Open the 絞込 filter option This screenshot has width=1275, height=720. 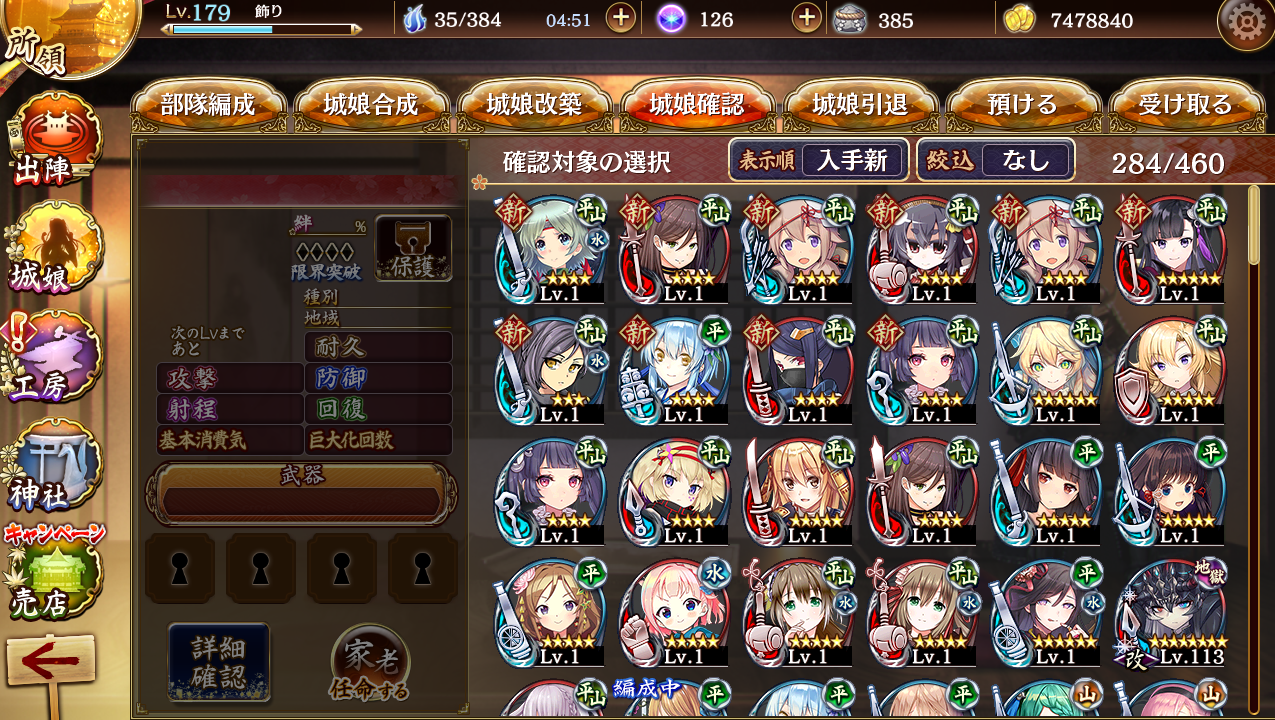[996, 160]
